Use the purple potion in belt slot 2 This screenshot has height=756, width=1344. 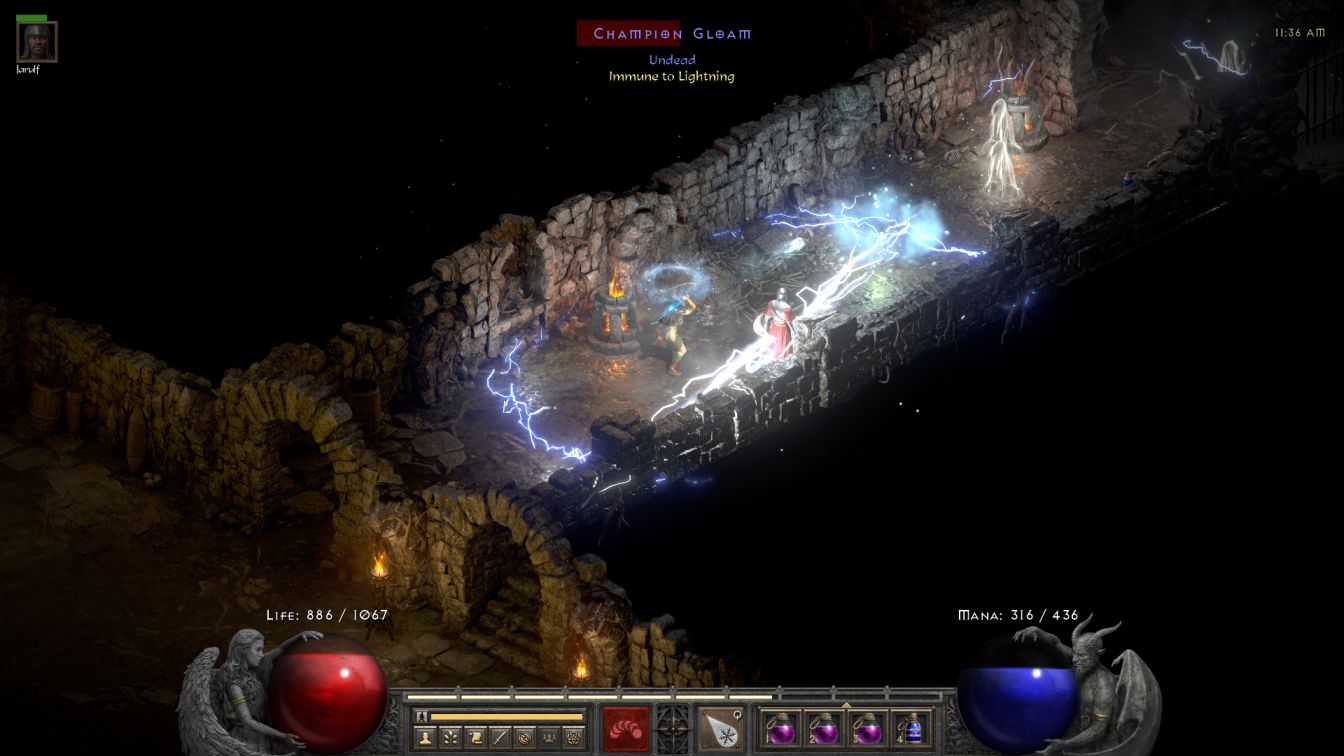coord(824,728)
